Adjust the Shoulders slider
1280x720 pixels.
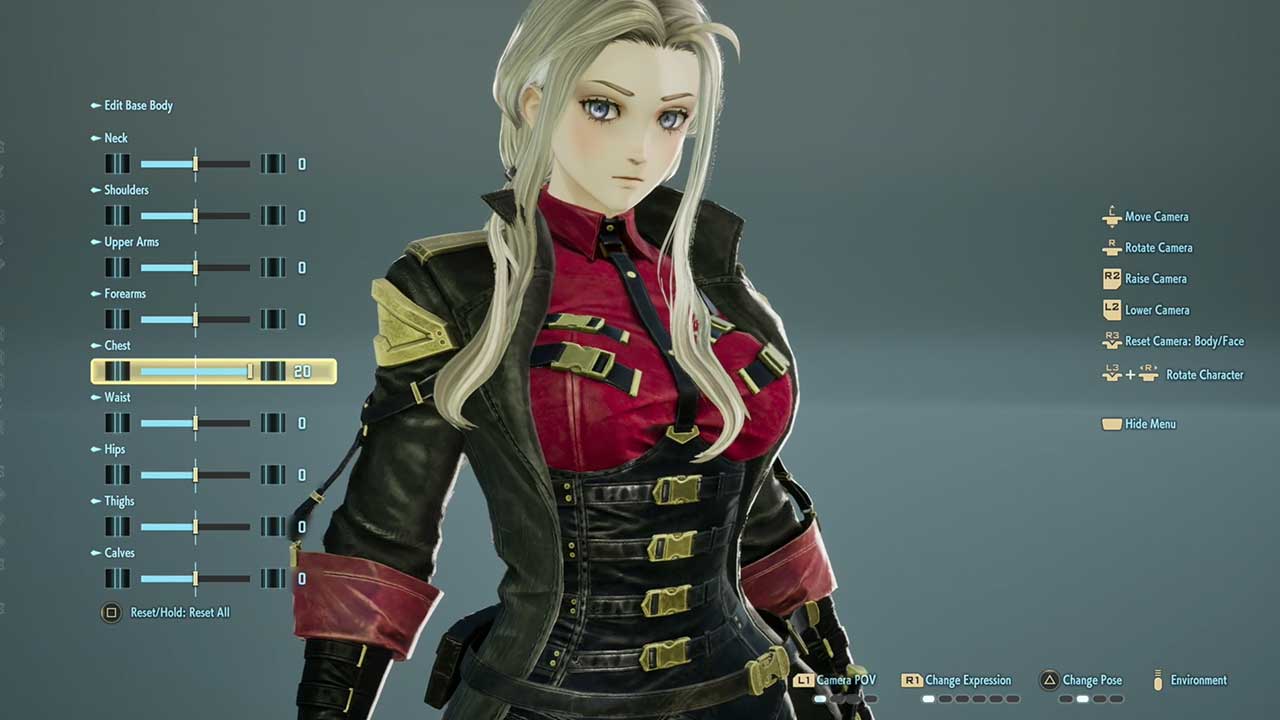pos(195,216)
